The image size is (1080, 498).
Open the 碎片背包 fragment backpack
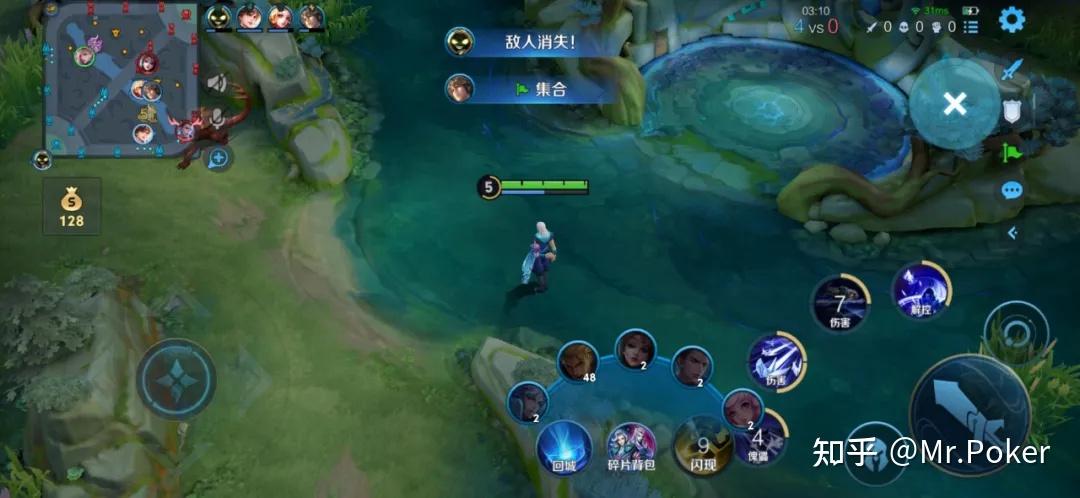(632, 447)
